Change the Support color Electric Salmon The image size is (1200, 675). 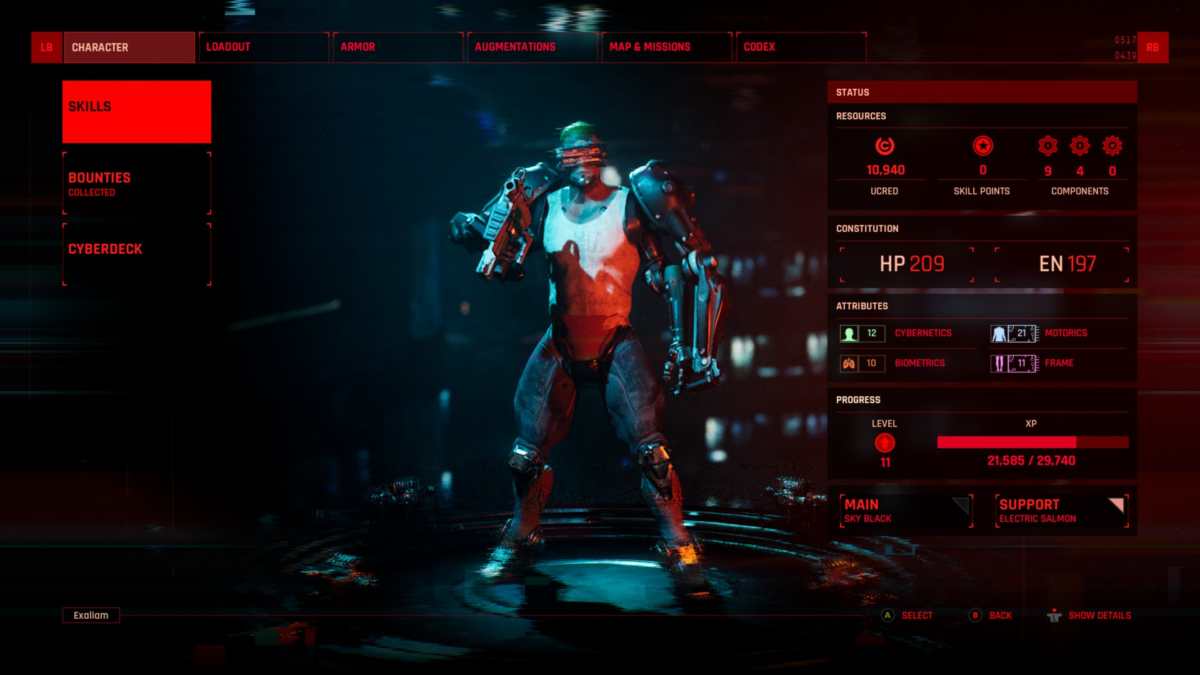pos(1061,510)
